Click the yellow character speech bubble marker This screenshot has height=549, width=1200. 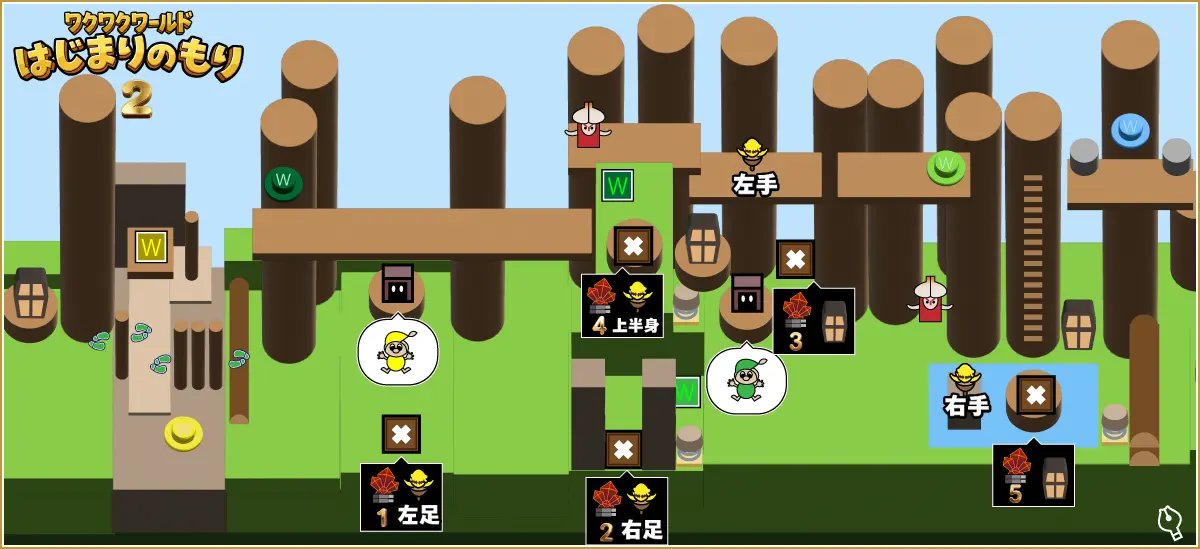point(397,352)
